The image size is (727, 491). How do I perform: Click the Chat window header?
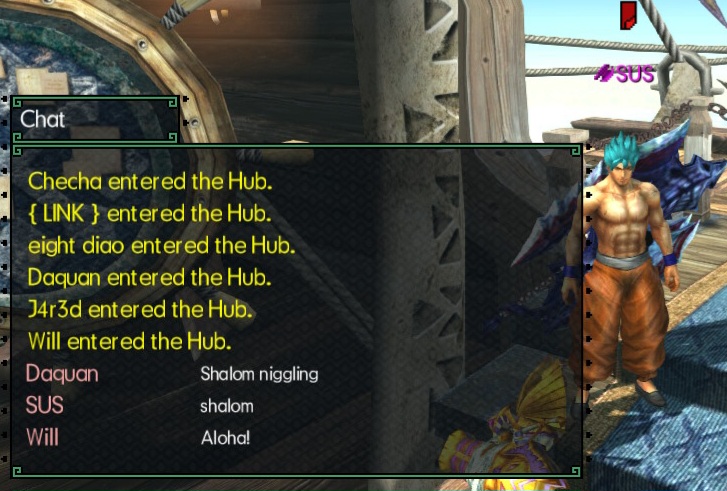pos(95,119)
